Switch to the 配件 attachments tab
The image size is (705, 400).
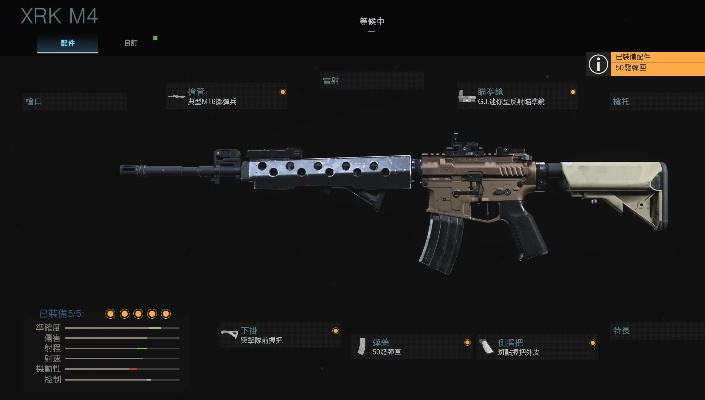pyautogui.click(x=68, y=44)
